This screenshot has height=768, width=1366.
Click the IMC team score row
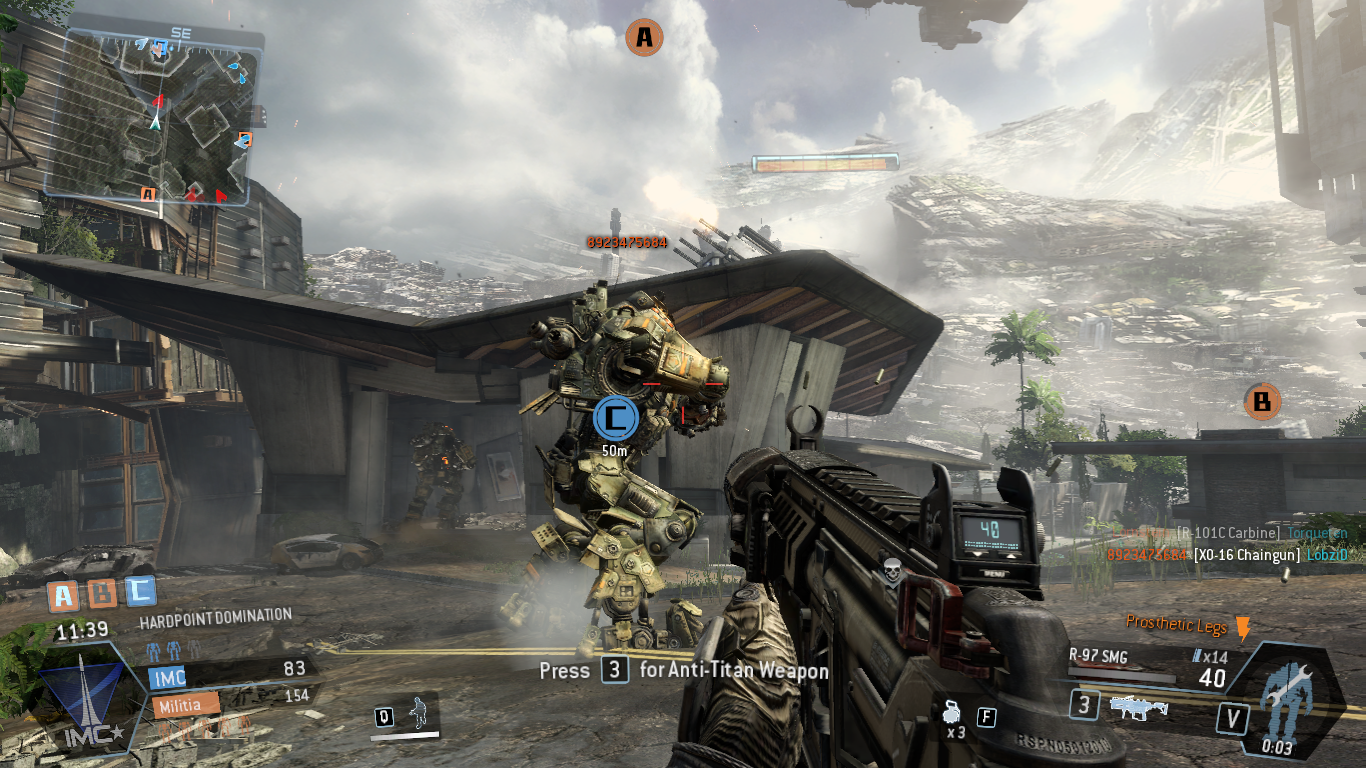click(230, 674)
